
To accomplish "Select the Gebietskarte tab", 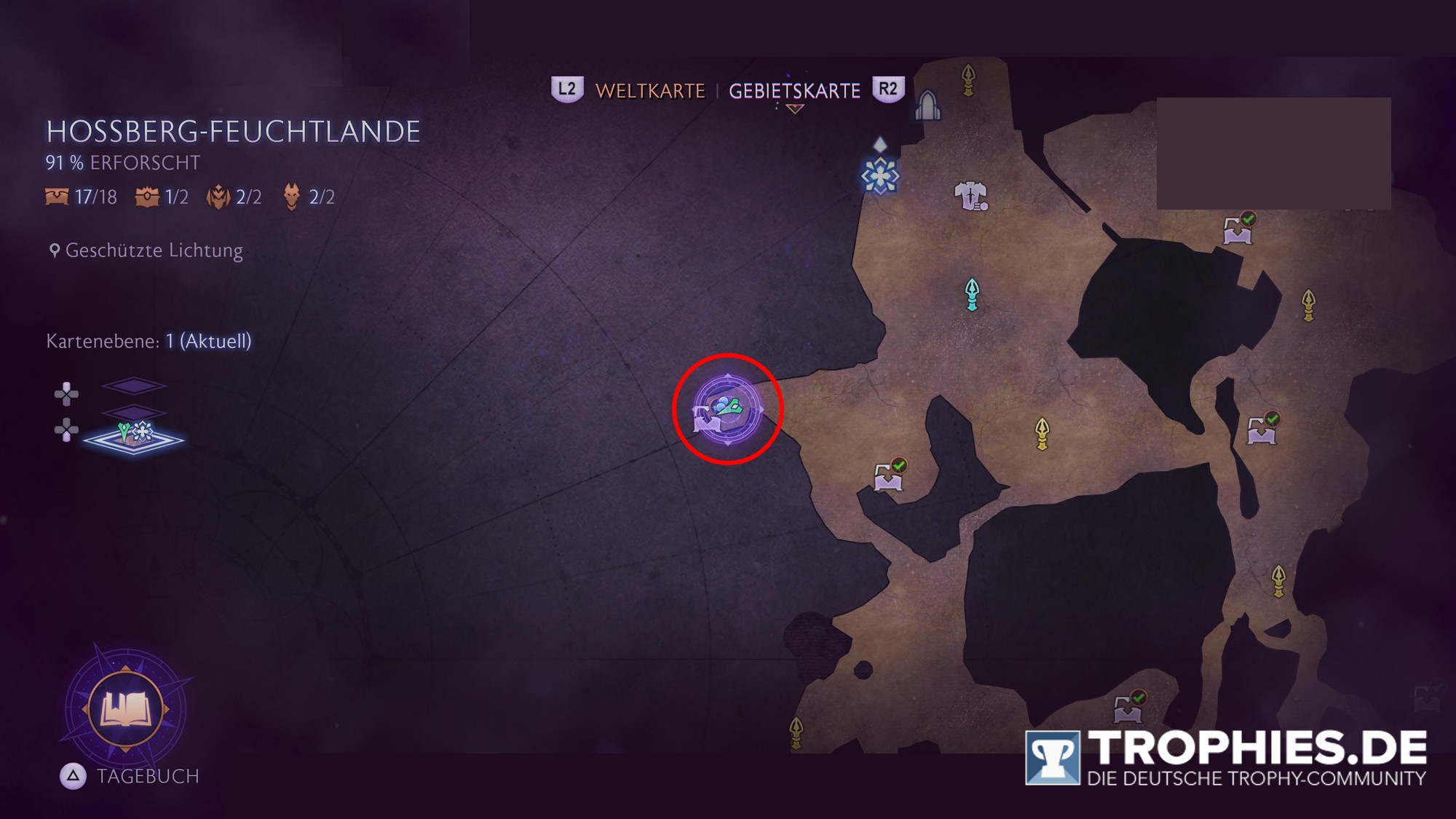I will point(794,91).
